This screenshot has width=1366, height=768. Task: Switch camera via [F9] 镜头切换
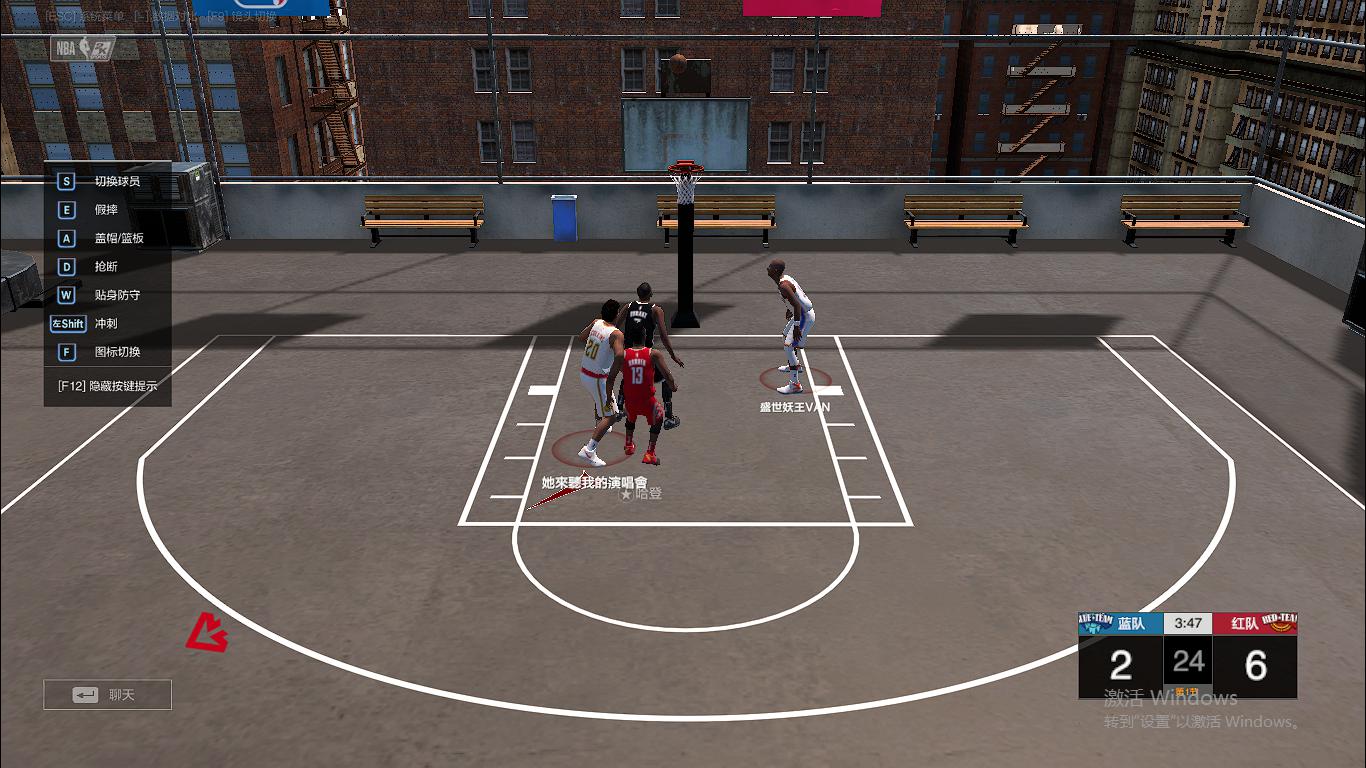tap(240, 16)
